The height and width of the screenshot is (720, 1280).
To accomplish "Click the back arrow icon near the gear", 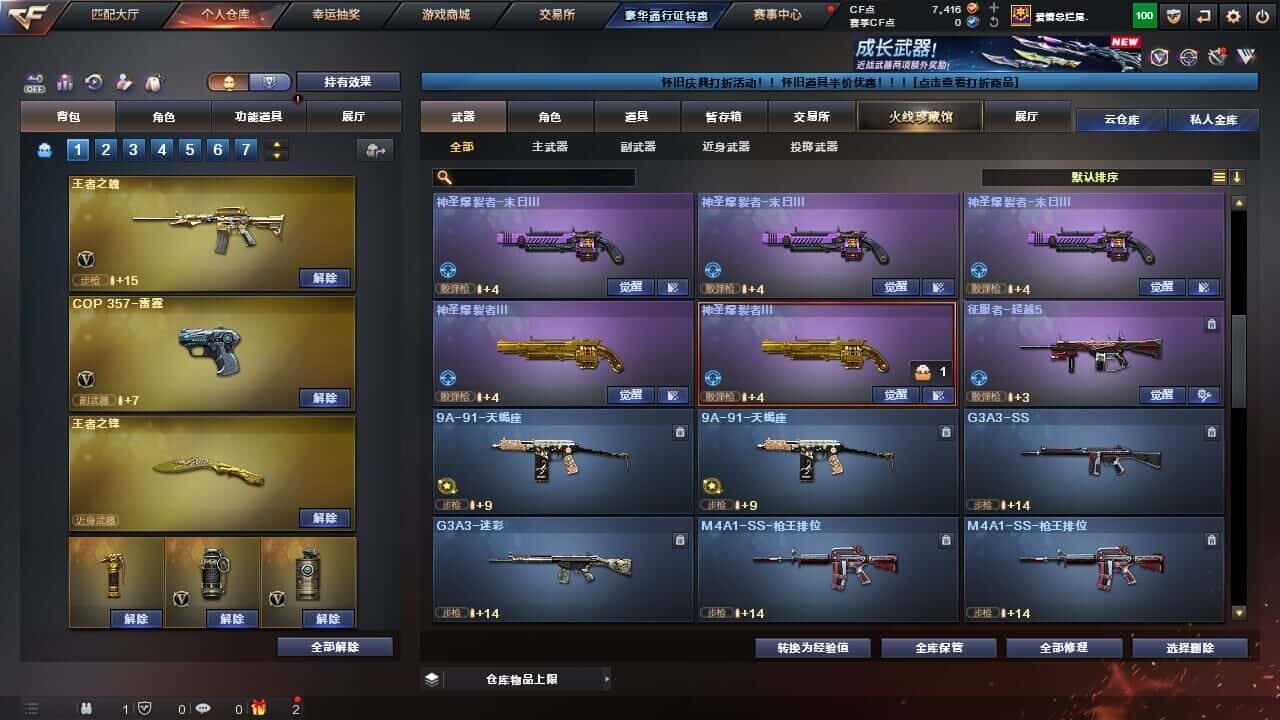I will (x=1203, y=16).
